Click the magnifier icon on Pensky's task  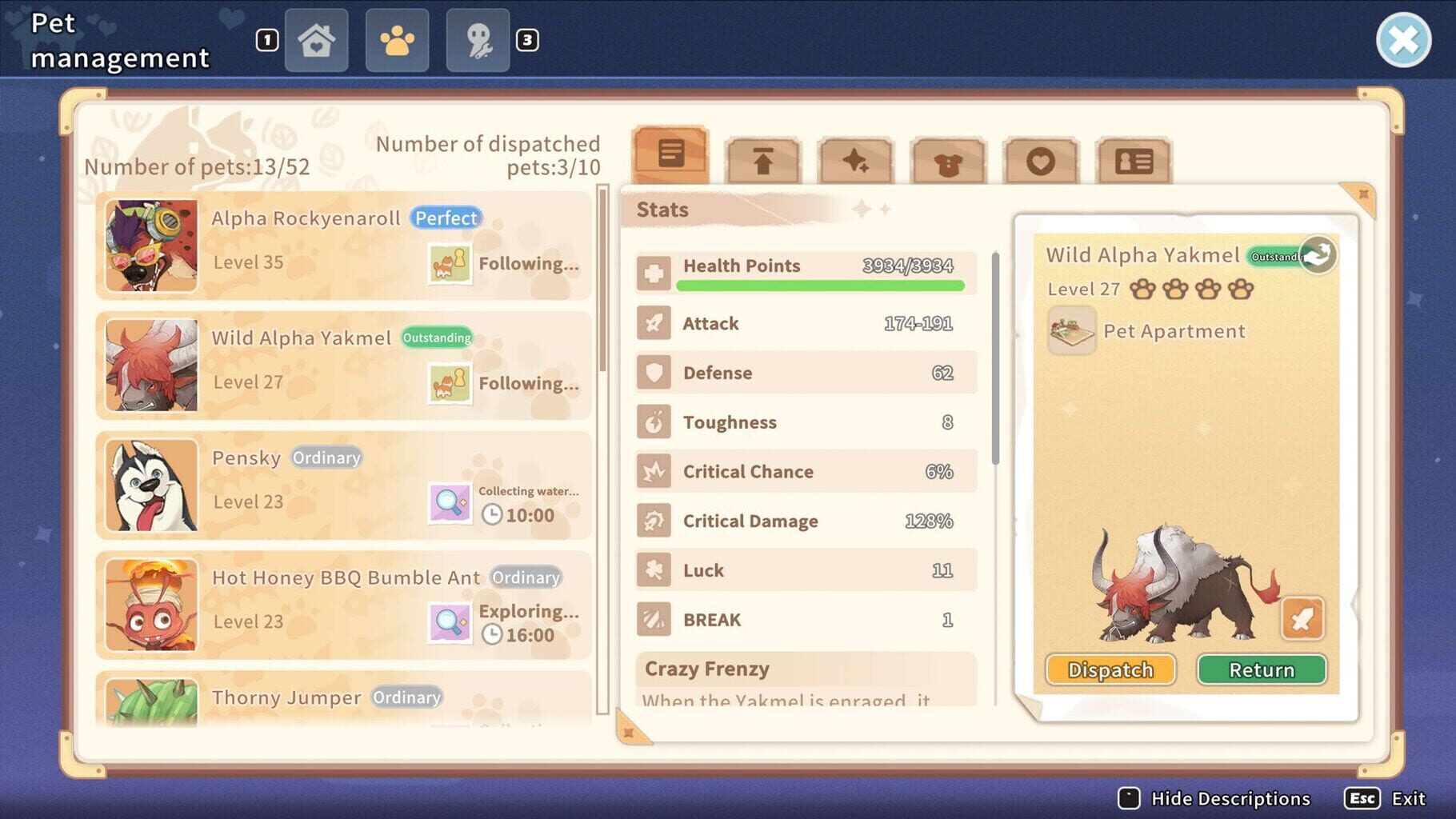coord(450,501)
